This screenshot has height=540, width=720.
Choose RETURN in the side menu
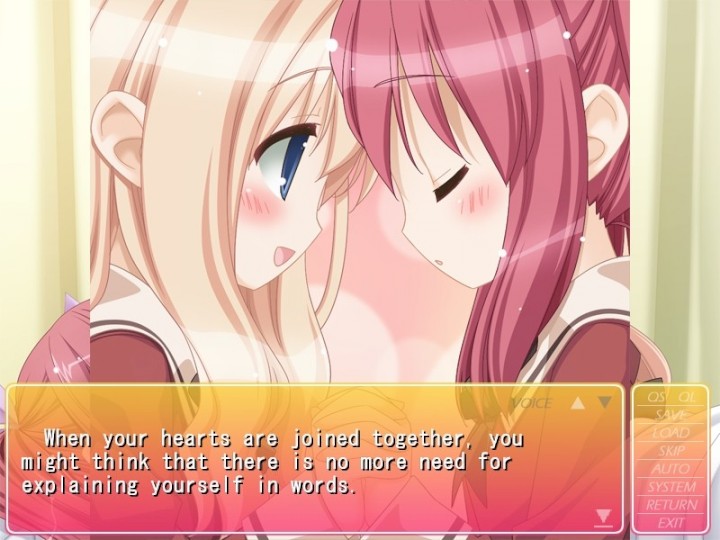pyautogui.click(x=672, y=505)
